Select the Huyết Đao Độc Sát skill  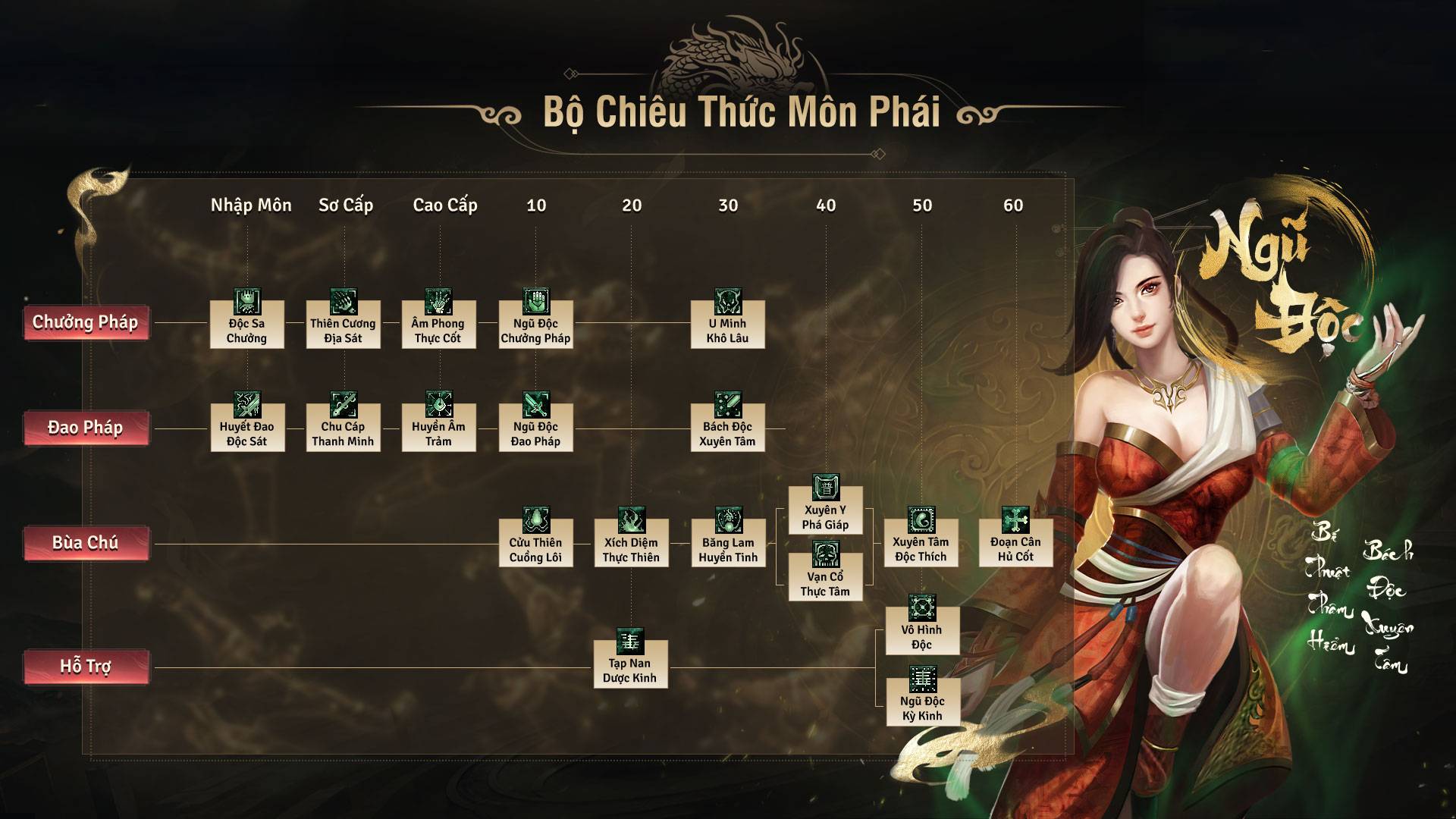(x=247, y=426)
